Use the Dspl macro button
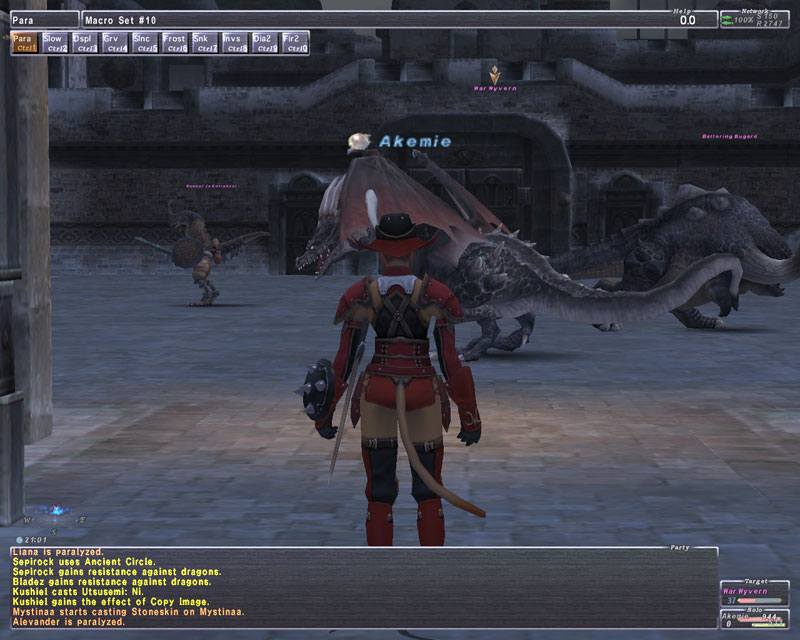This screenshot has width=800, height=640. coord(85,42)
